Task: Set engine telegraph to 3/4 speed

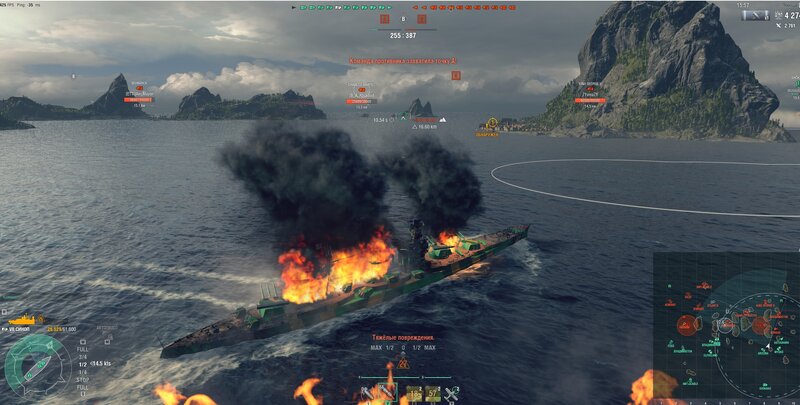Action: click(82, 357)
